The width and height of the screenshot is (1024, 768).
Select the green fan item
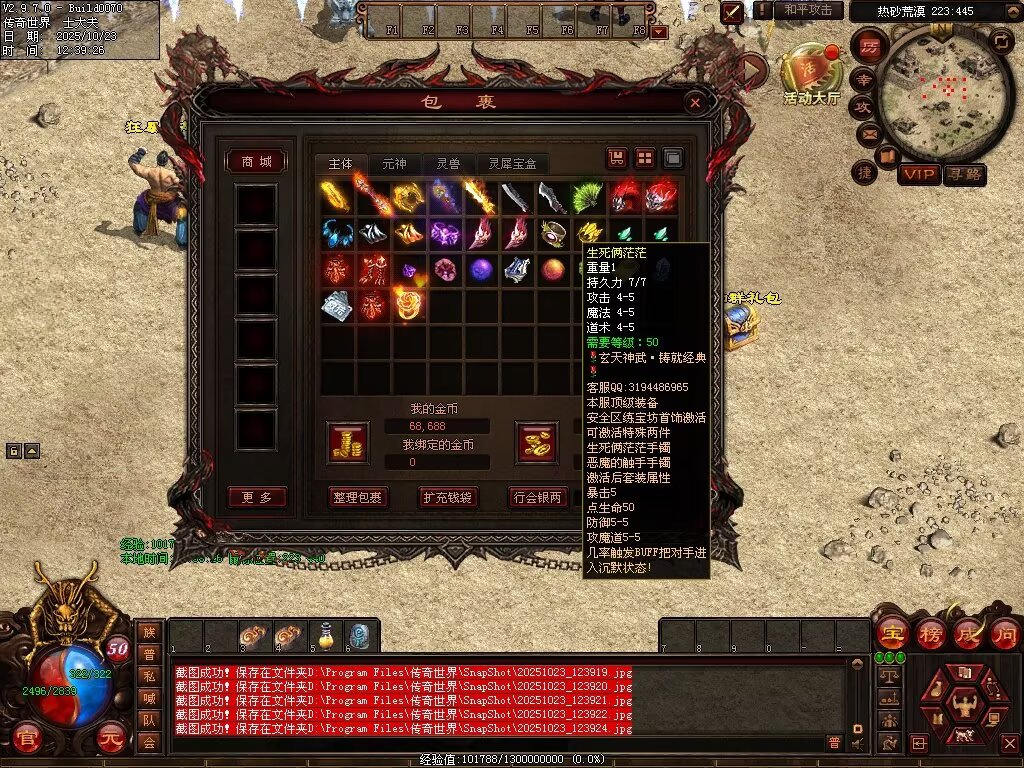pyautogui.click(x=588, y=197)
